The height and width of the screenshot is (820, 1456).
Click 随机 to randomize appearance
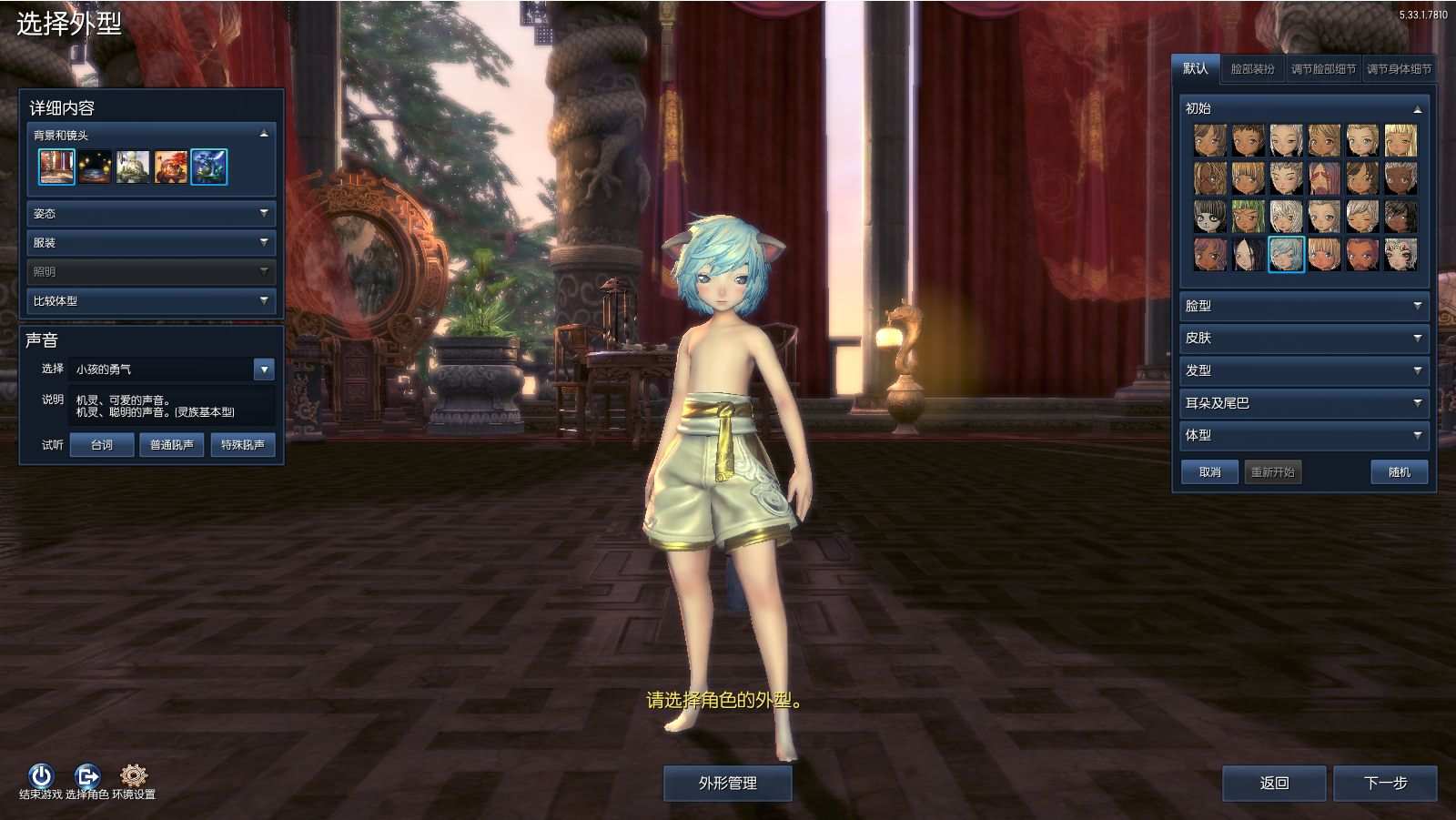1399,472
